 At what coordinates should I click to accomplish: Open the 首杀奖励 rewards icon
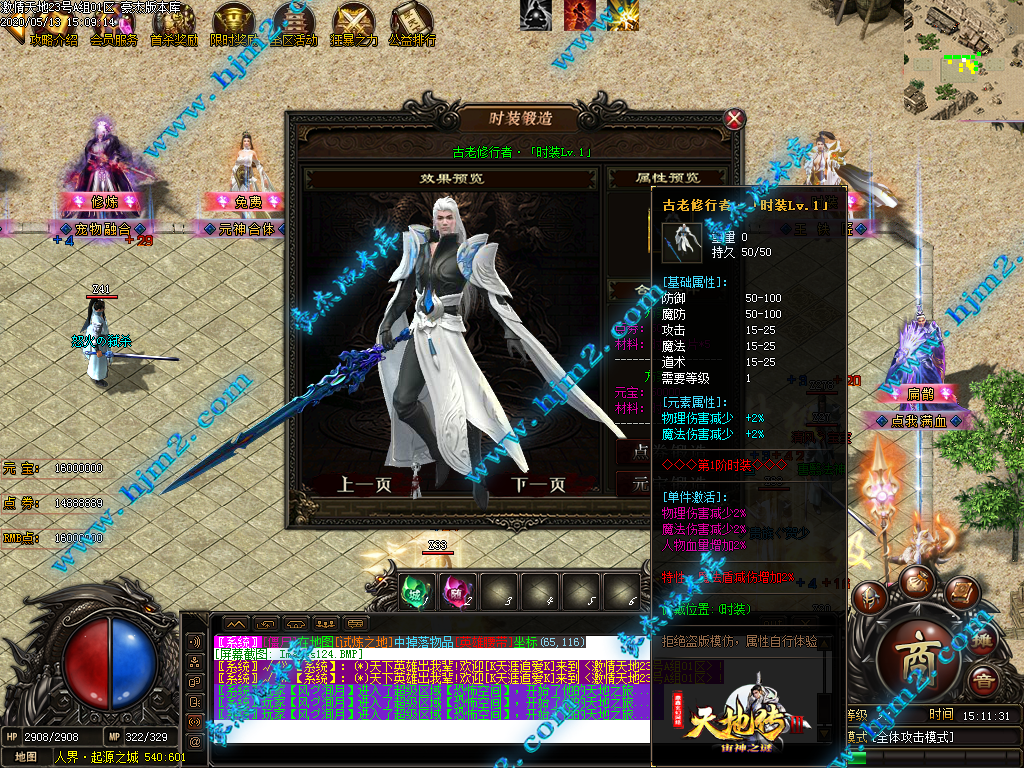coord(173,23)
